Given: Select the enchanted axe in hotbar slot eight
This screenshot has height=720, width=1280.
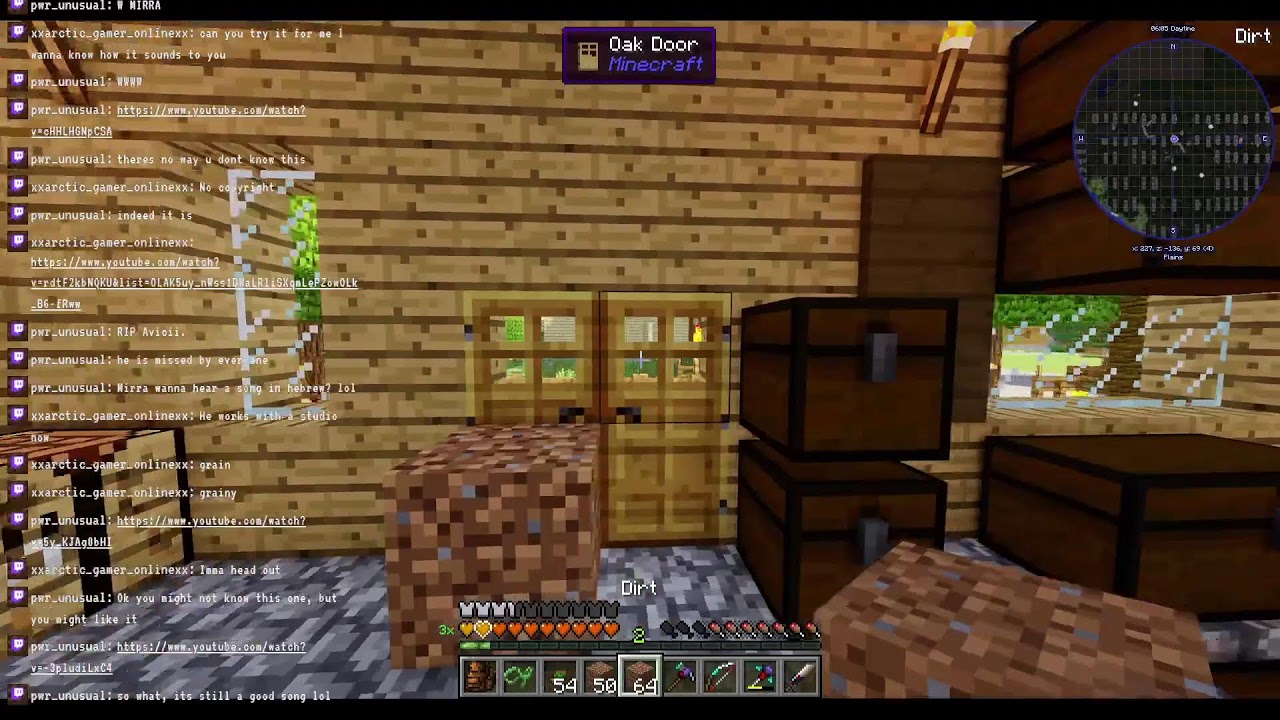Looking at the screenshot, I should coord(760,678).
